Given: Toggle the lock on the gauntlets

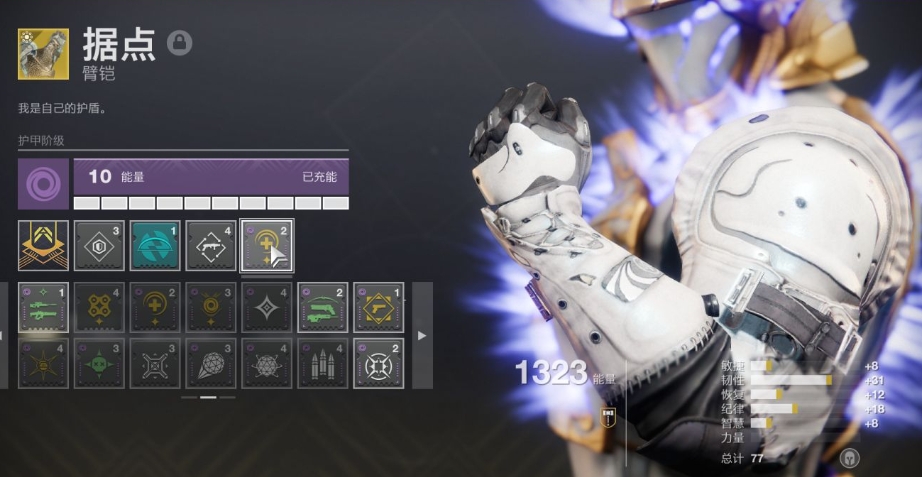Looking at the screenshot, I should (x=180, y=42).
